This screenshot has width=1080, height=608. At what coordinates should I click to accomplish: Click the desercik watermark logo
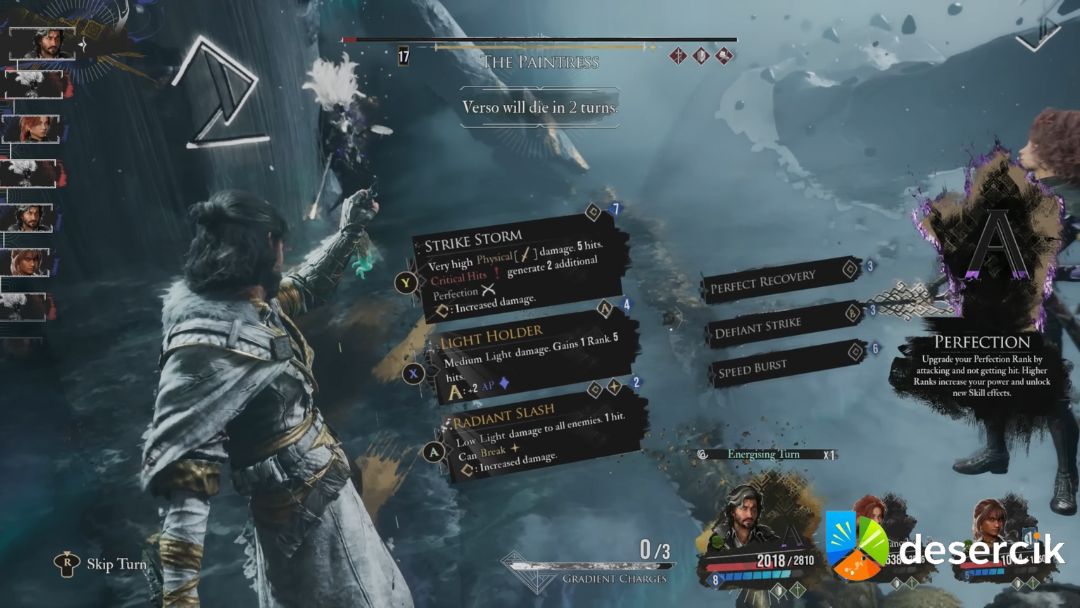click(943, 548)
